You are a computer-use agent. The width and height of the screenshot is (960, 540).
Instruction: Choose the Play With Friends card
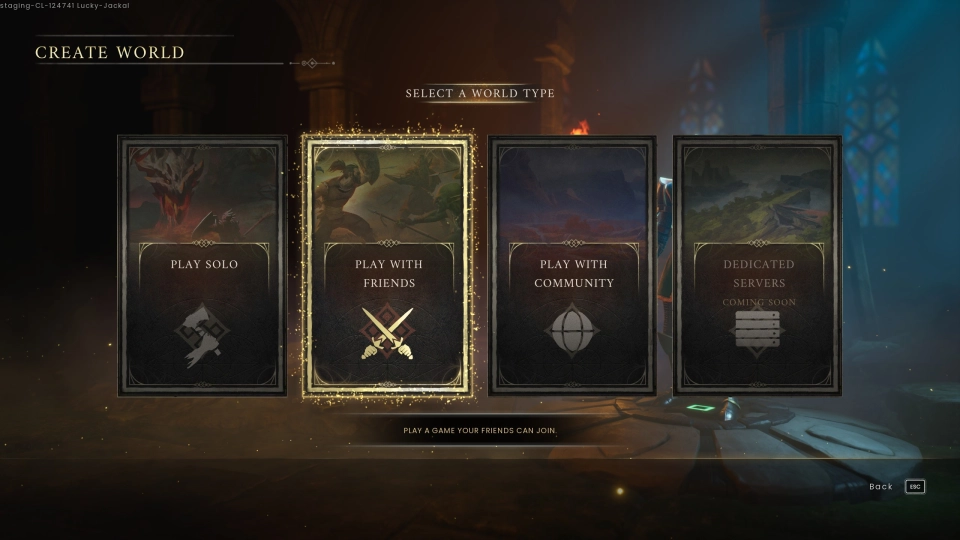[x=388, y=266]
